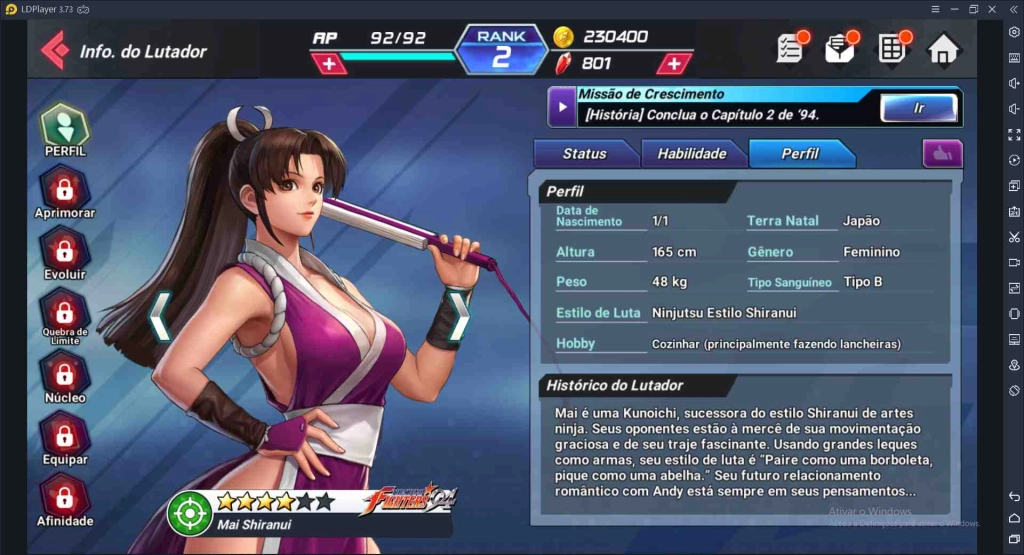The height and width of the screenshot is (555, 1024).
Task: Select the locked Evoluir option
Action: click(x=65, y=253)
